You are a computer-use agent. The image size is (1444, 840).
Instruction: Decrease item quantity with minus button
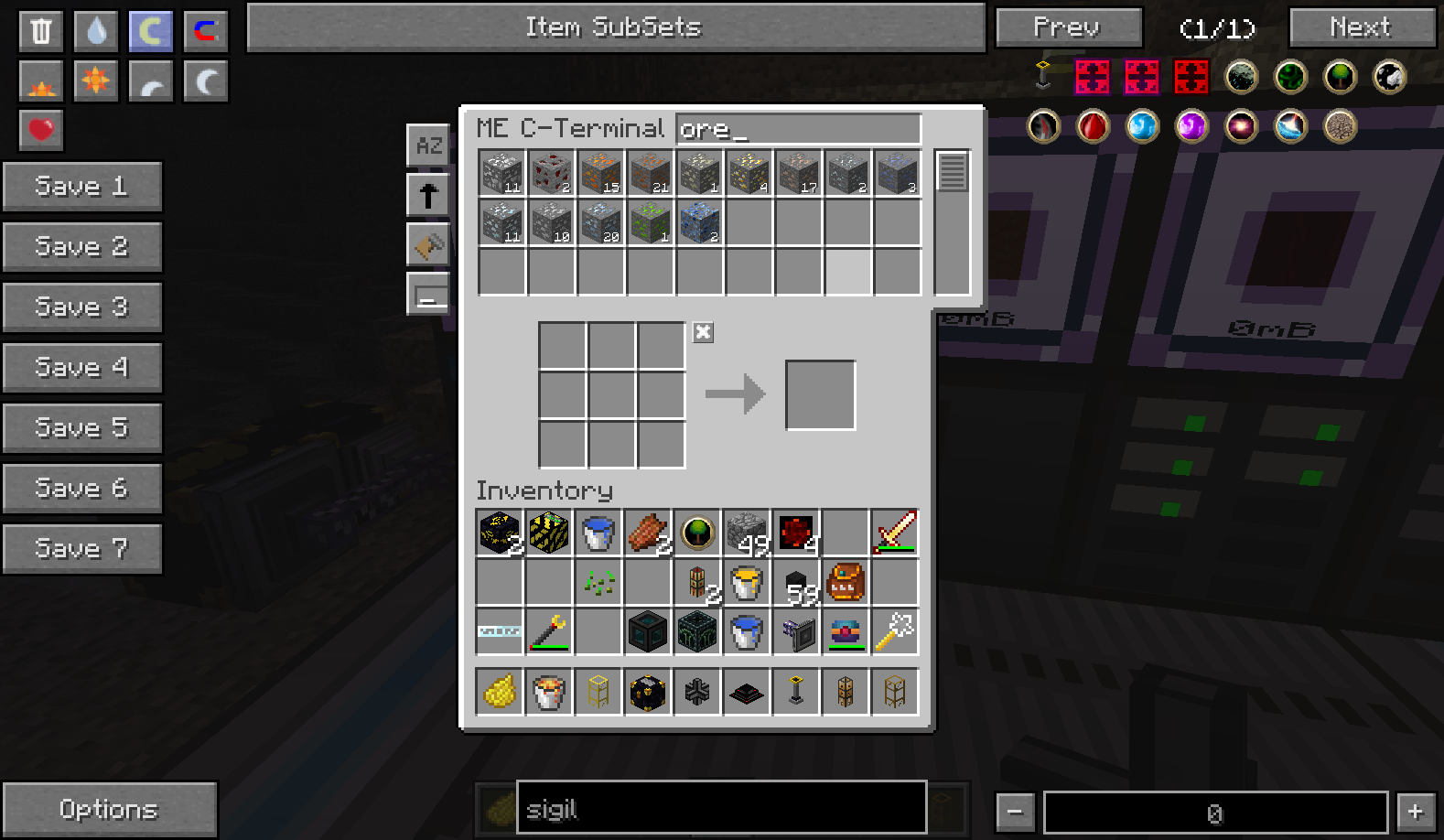(x=1015, y=811)
